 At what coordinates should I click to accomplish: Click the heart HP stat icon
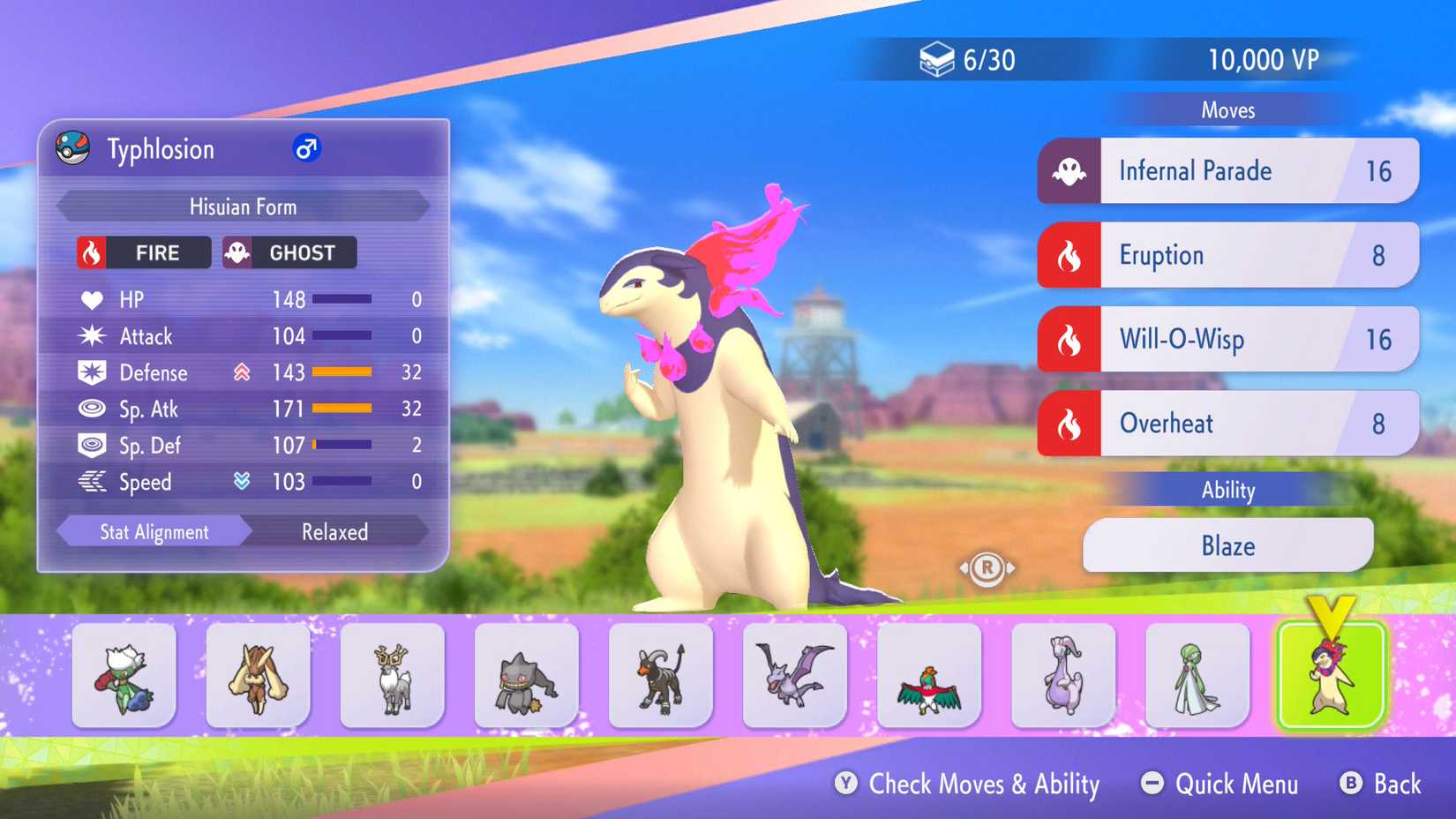point(90,299)
